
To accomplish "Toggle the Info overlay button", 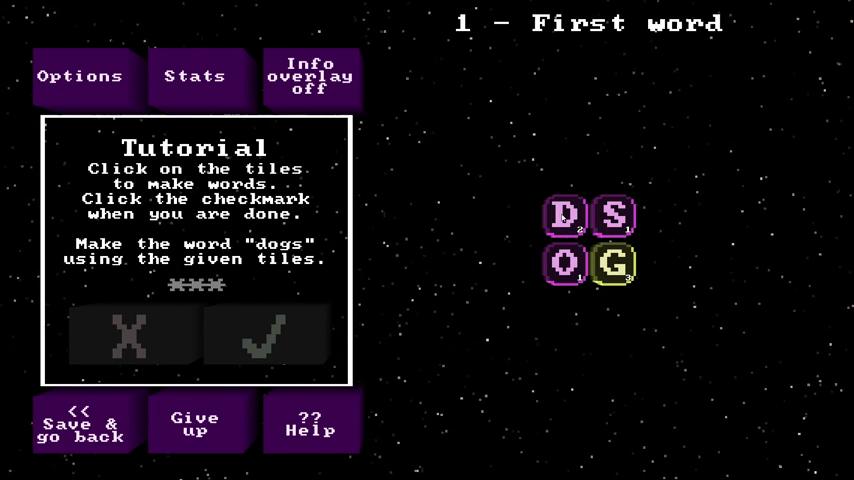I will 310,77.
